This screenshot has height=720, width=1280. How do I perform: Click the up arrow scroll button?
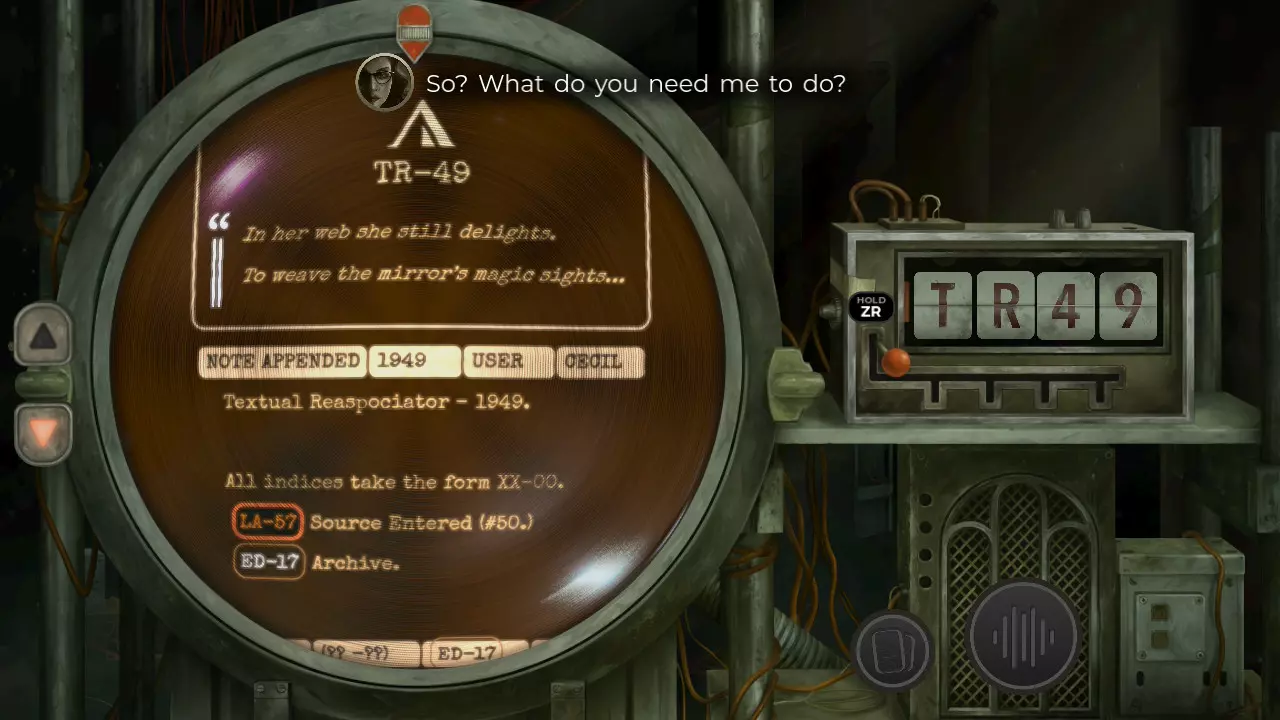click(43, 336)
